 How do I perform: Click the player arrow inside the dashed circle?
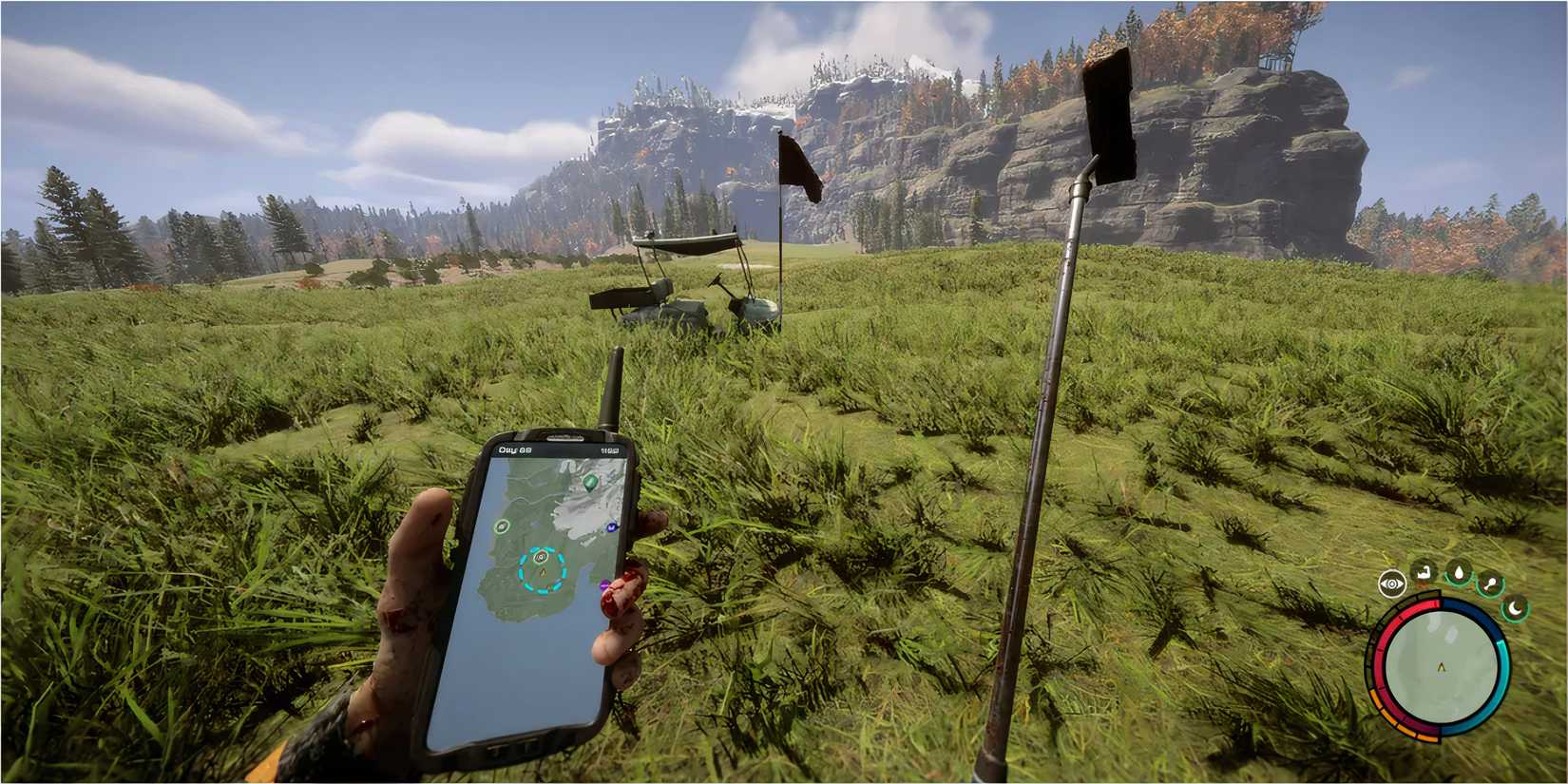click(x=543, y=572)
